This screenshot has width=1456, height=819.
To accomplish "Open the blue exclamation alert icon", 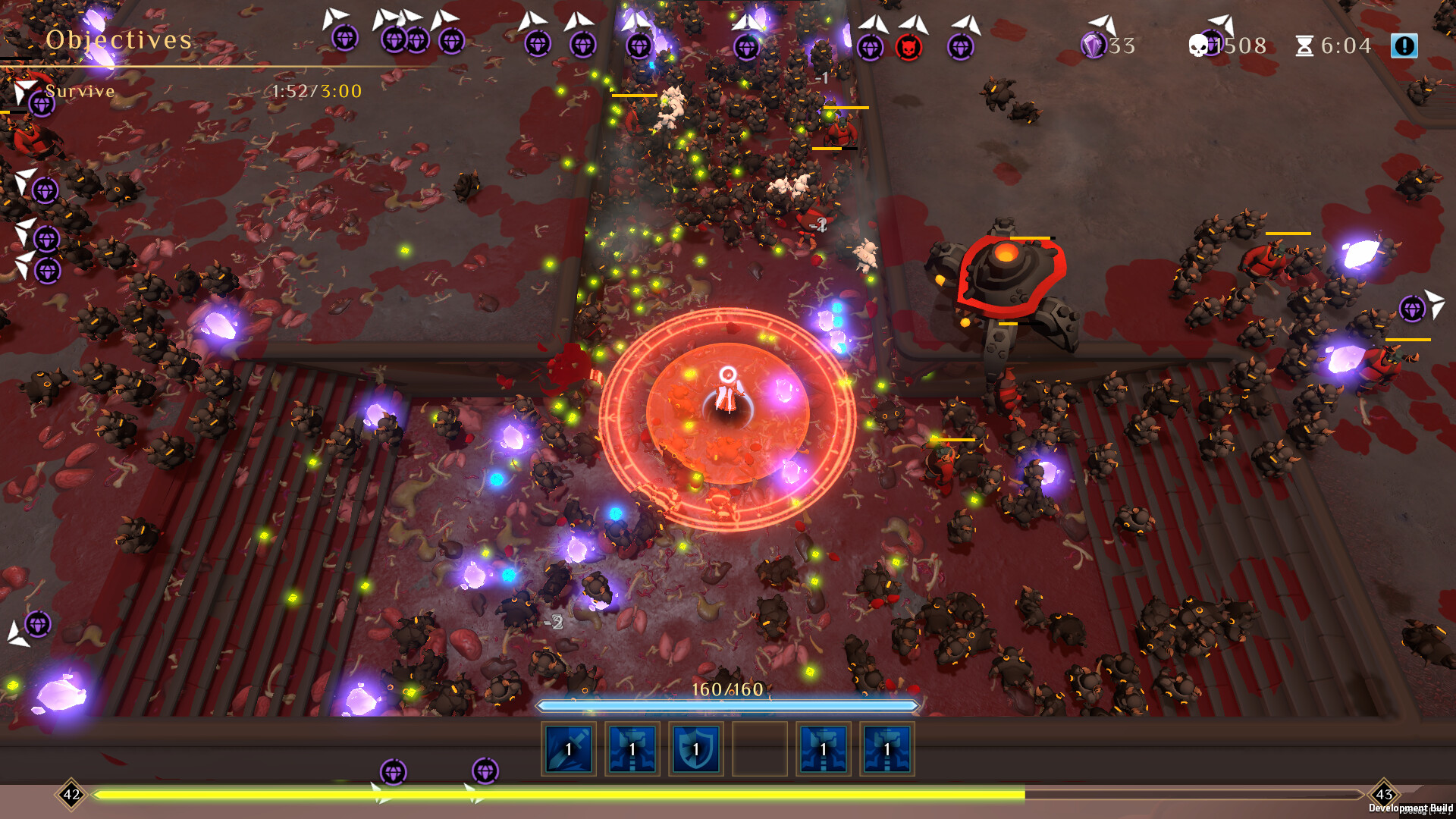I will tap(1405, 45).
